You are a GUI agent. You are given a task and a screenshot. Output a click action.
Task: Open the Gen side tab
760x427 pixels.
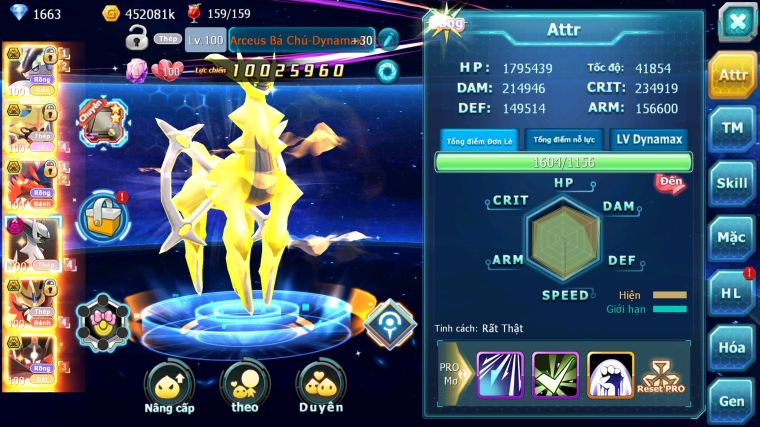733,401
